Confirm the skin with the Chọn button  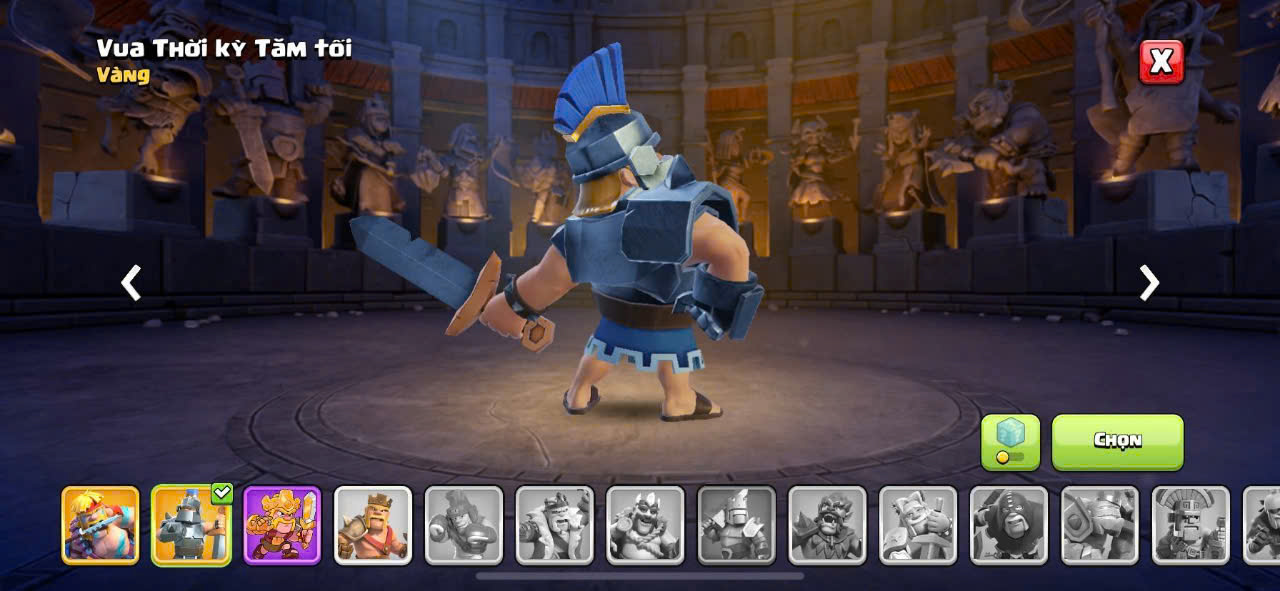(x=1117, y=442)
